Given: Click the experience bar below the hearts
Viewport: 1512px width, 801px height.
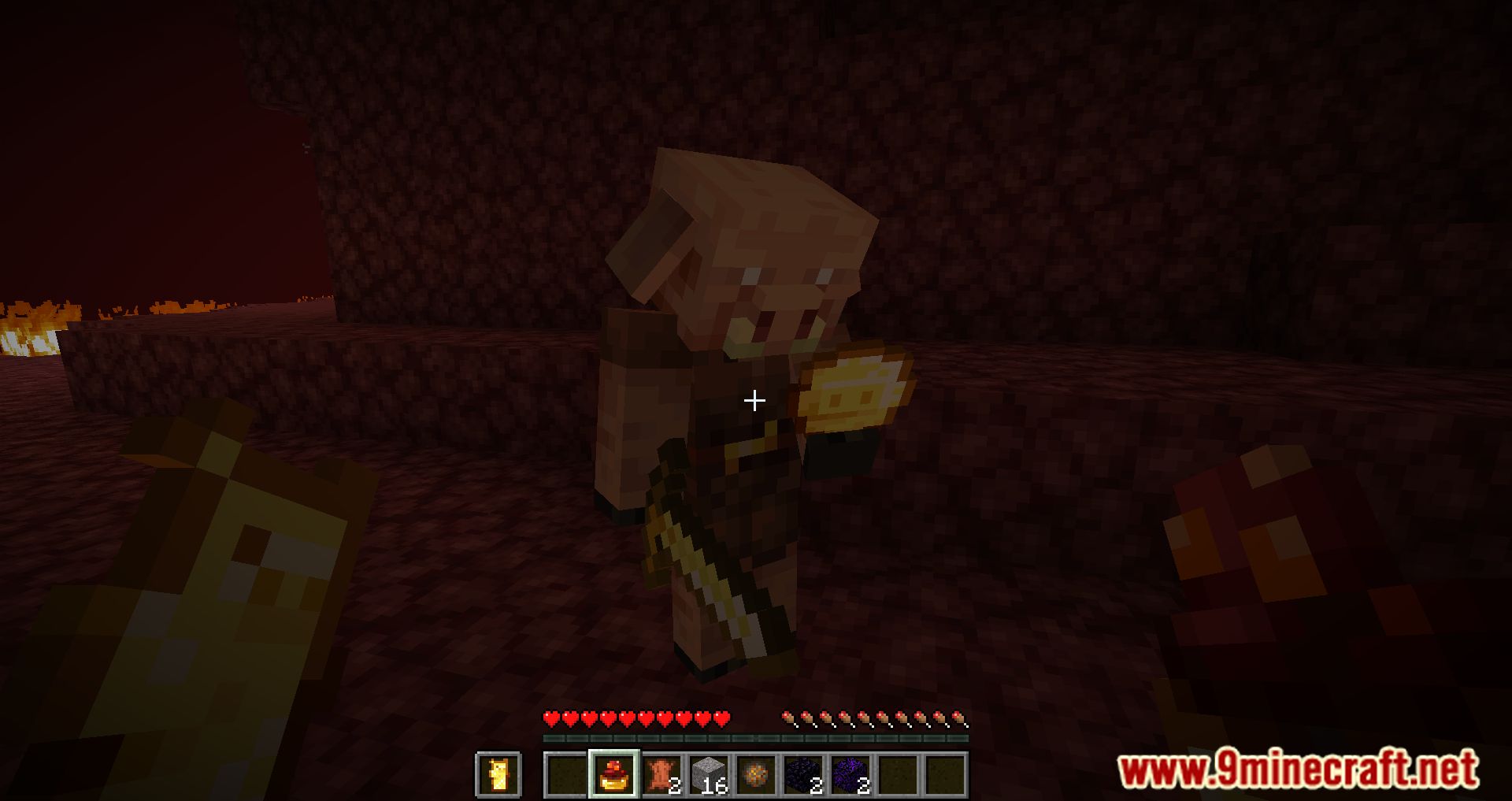Looking at the screenshot, I should tap(754, 737).
